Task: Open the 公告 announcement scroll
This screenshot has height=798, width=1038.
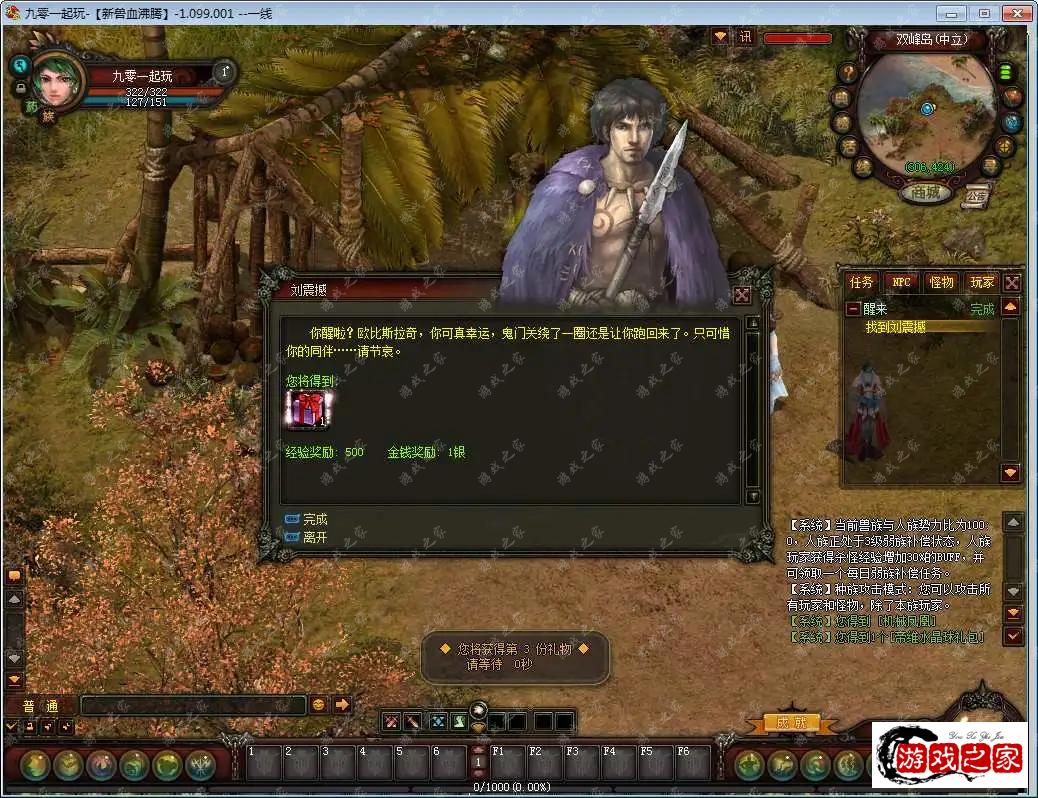Action: (977, 197)
